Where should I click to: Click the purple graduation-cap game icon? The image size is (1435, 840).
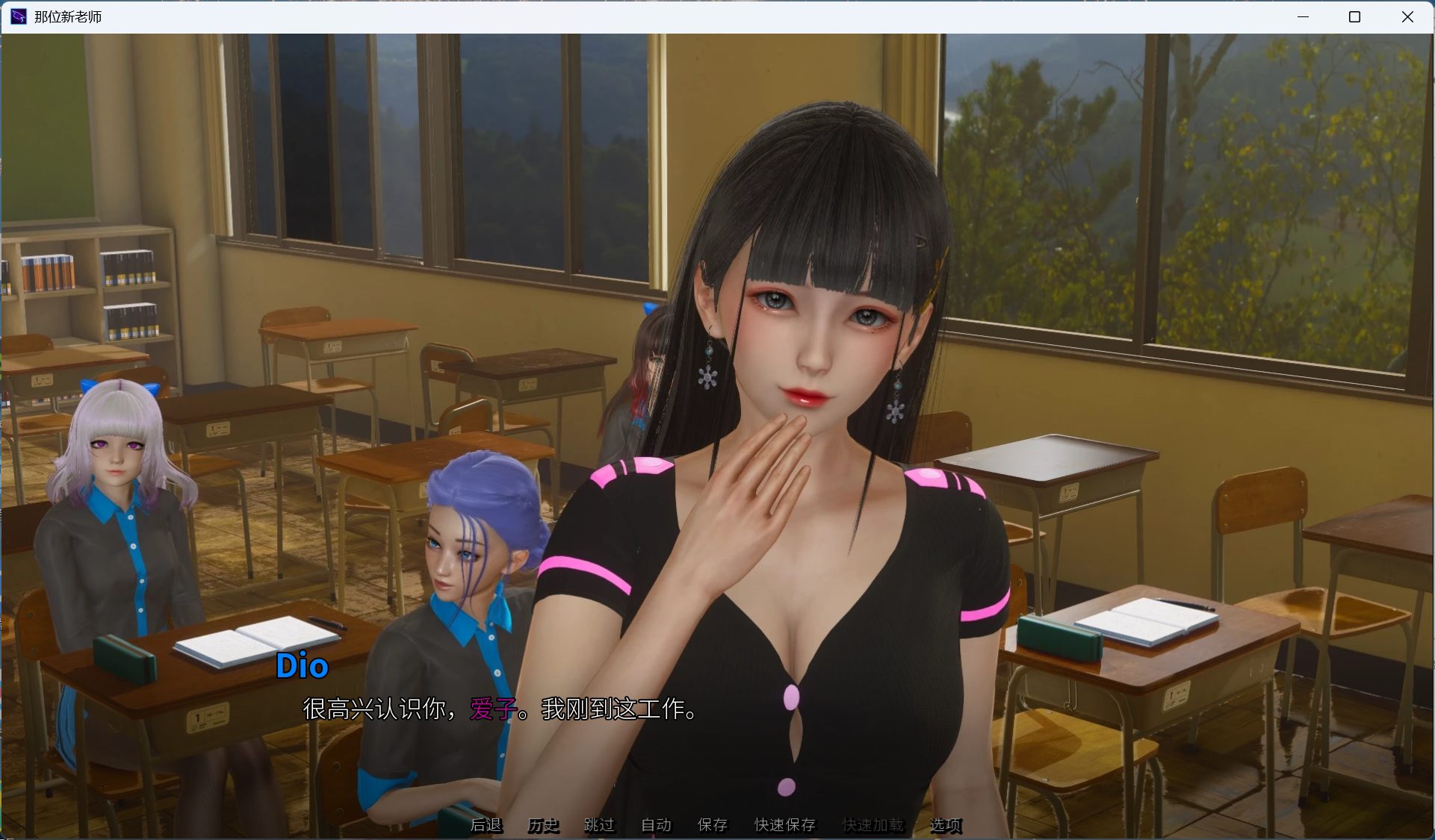16,16
